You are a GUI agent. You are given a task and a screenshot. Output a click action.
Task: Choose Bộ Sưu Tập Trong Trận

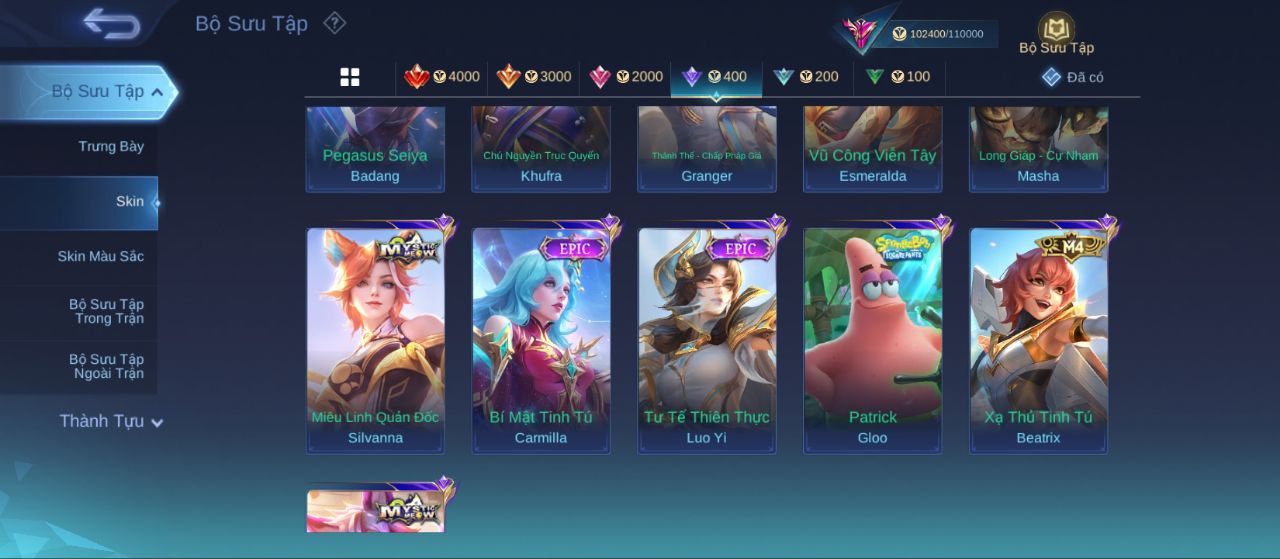coord(106,312)
